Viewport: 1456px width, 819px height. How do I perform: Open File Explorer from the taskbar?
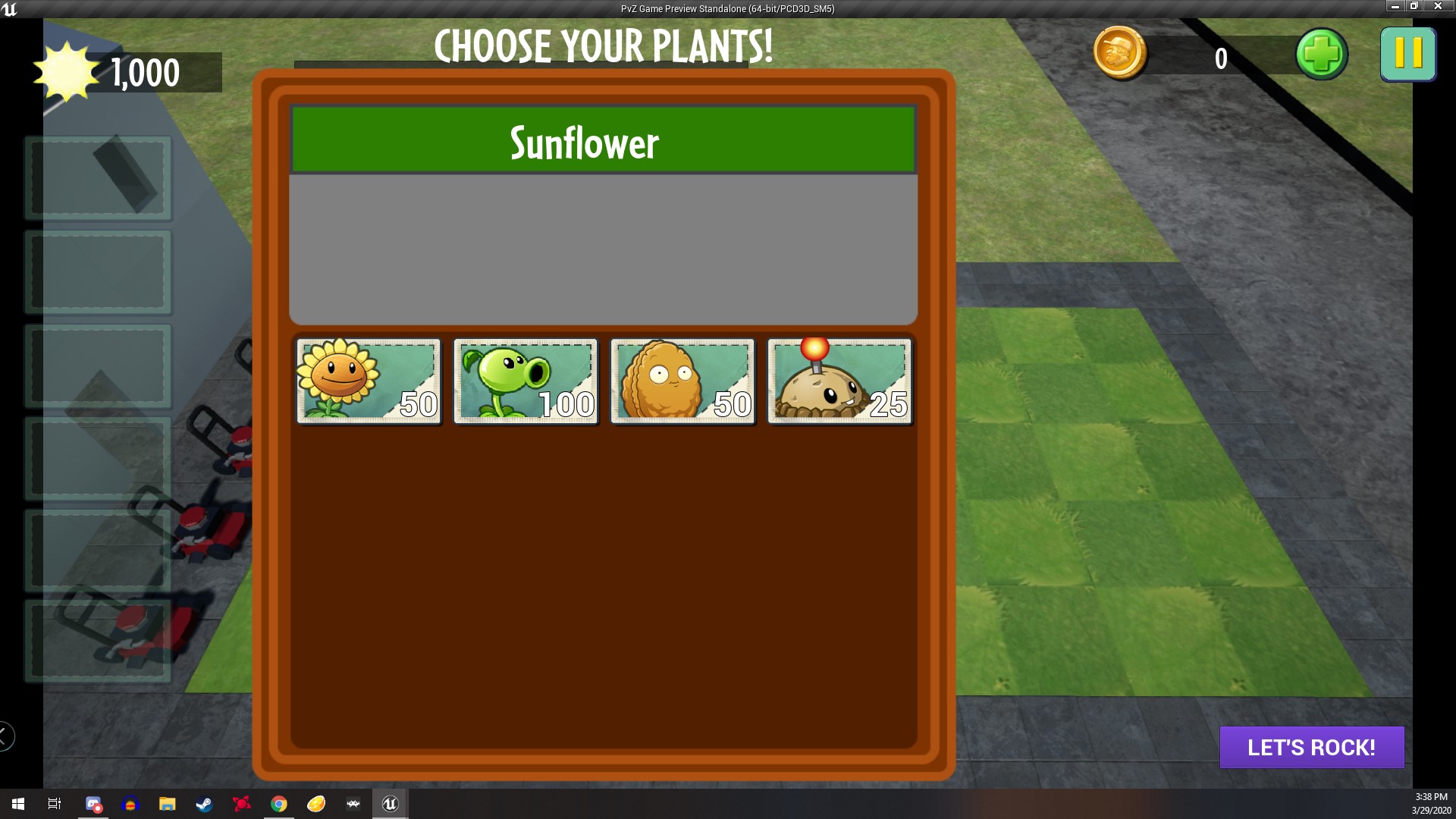pyautogui.click(x=167, y=804)
